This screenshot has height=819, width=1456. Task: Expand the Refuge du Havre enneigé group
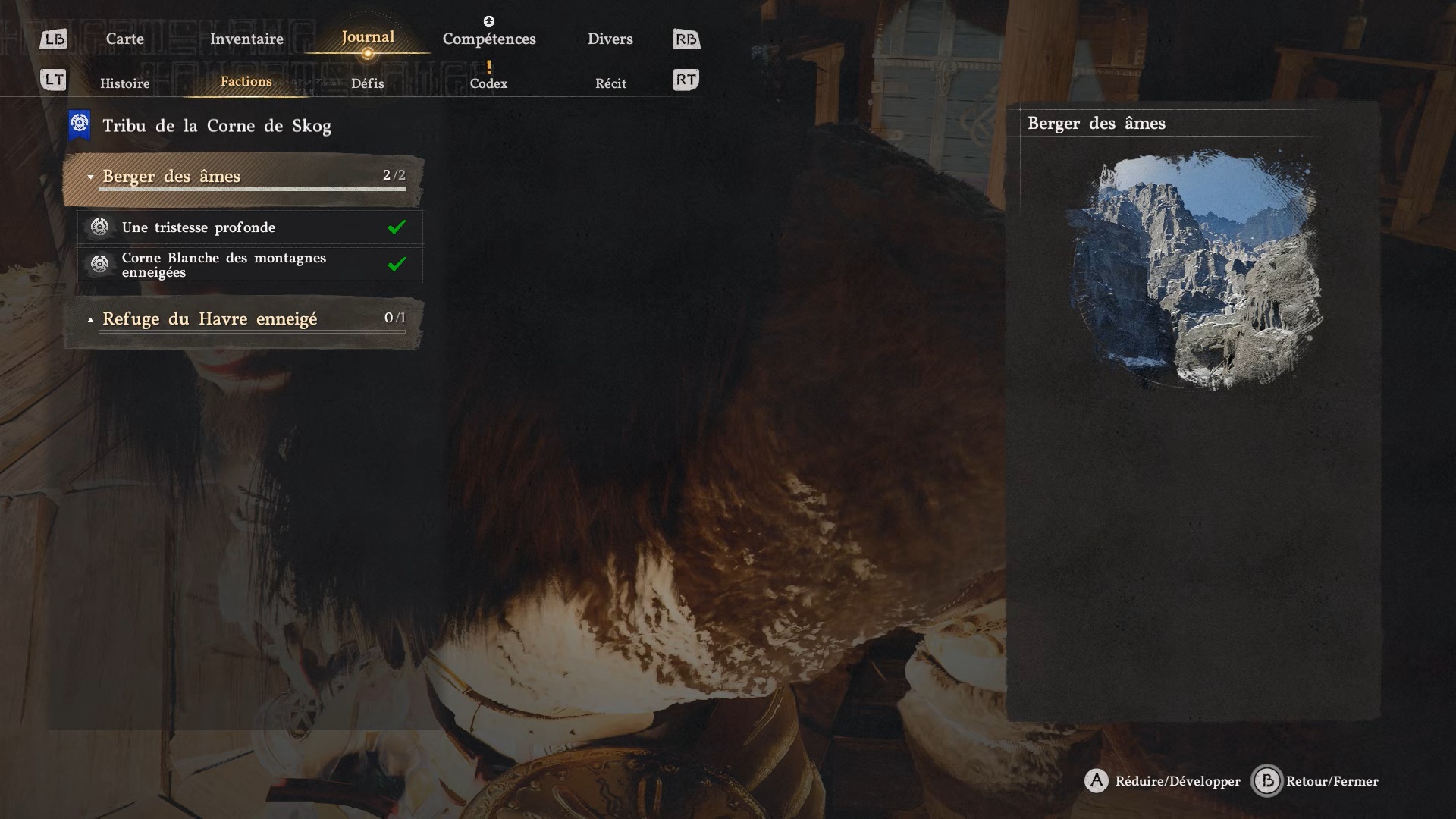(243, 319)
